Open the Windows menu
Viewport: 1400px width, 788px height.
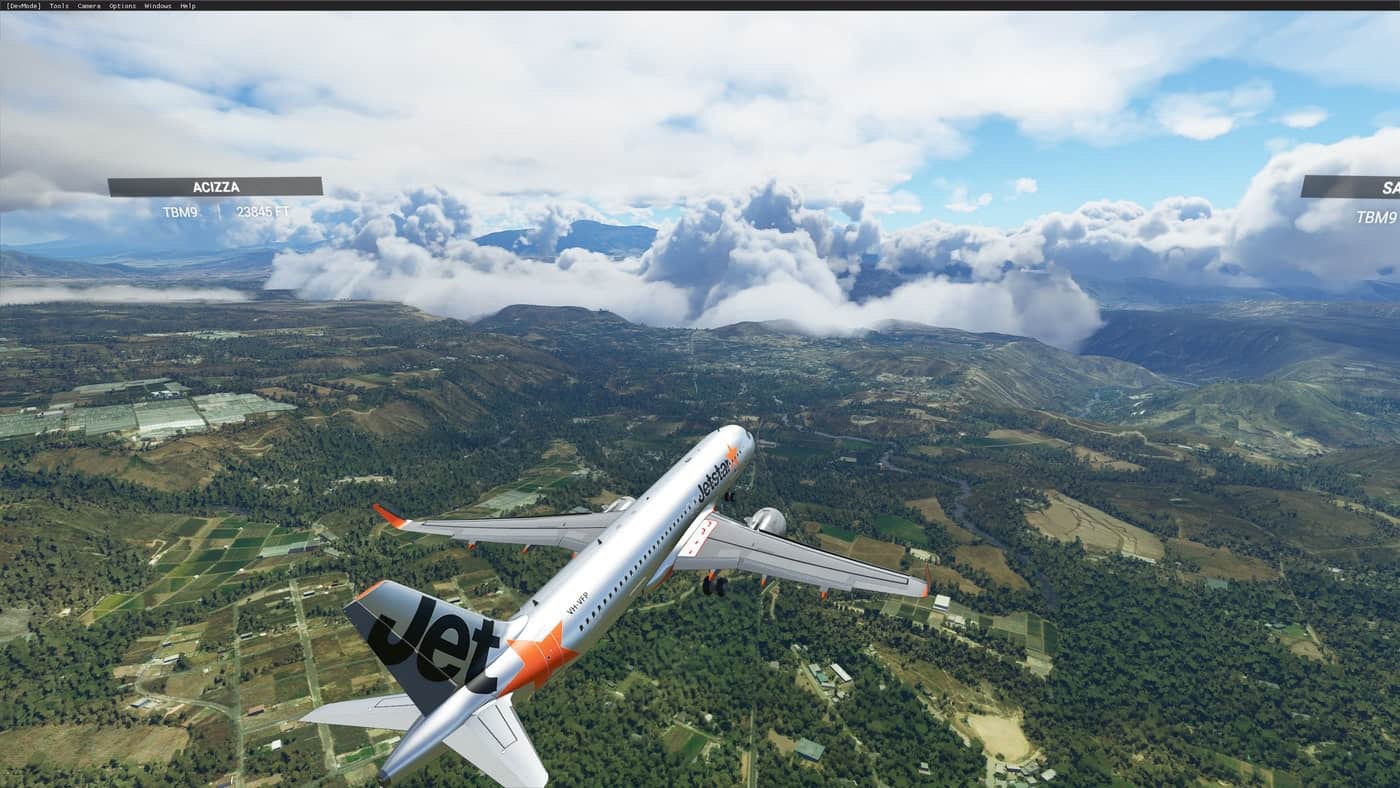pos(158,6)
